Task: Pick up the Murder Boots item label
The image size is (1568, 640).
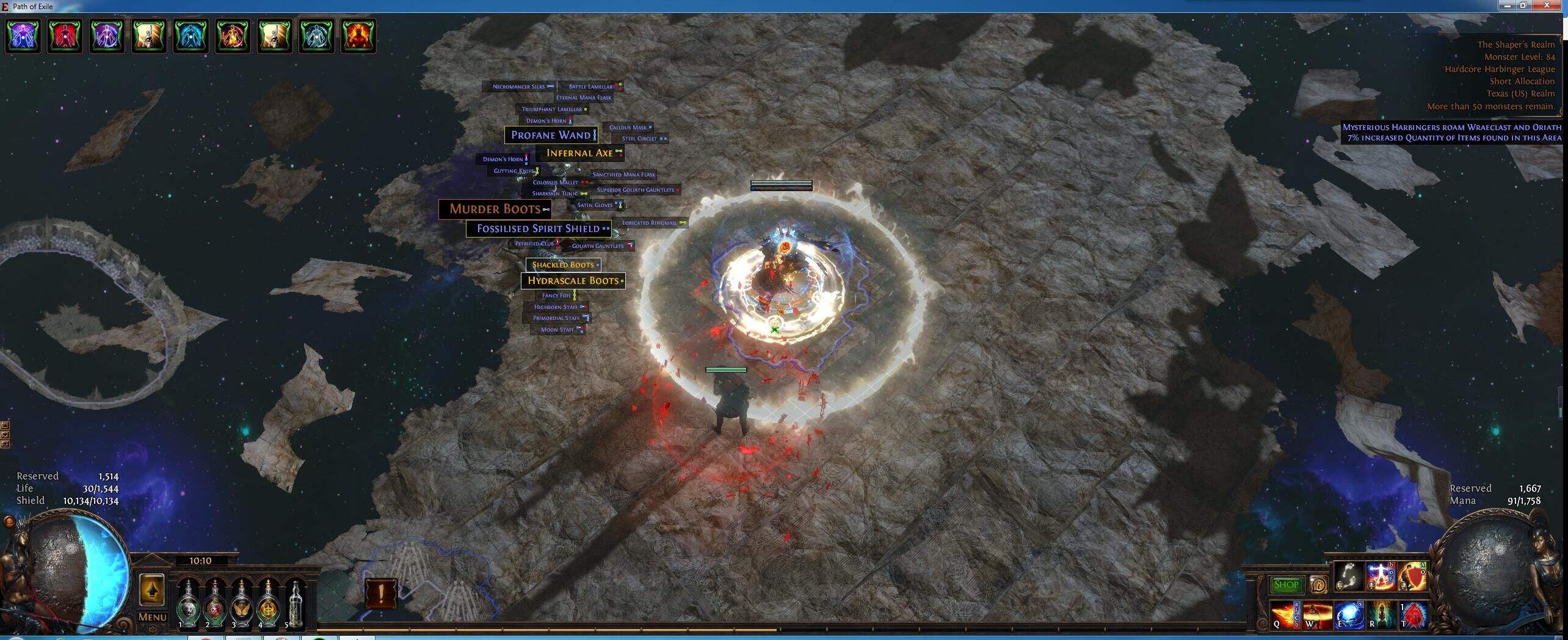Action: click(495, 209)
